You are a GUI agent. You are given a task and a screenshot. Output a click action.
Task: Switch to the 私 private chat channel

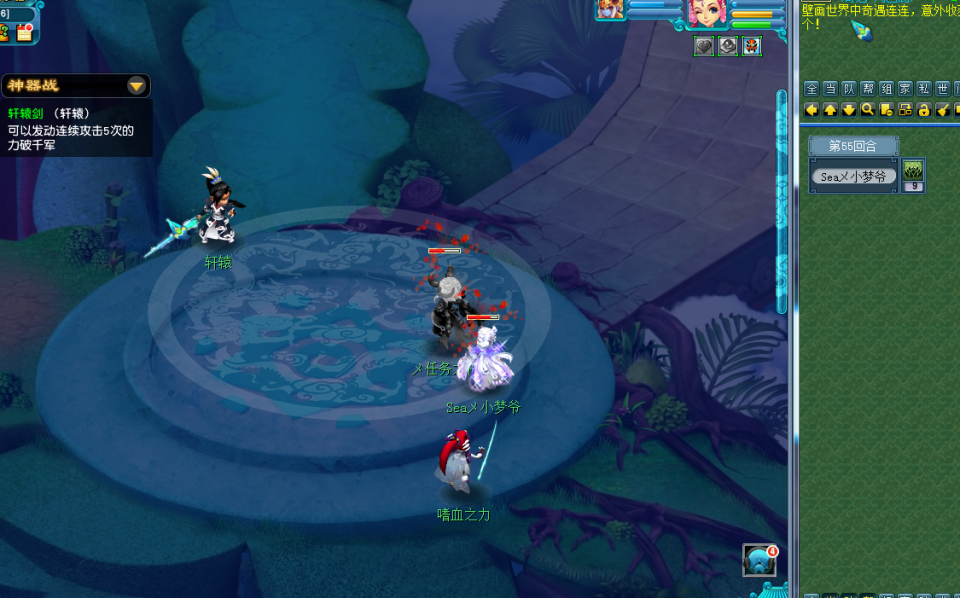(x=924, y=88)
